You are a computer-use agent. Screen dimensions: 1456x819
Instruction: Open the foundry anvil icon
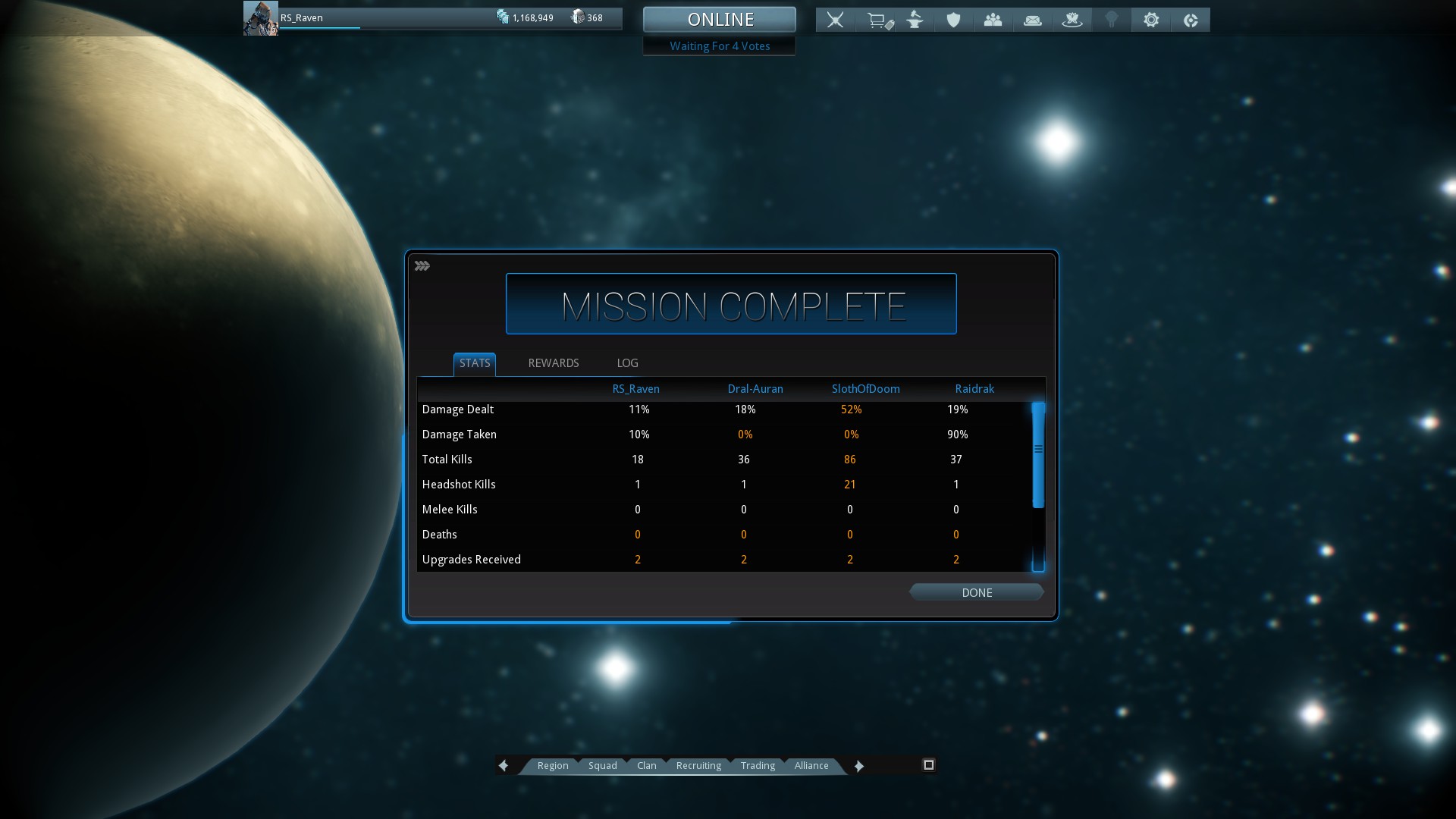click(915, 20)
